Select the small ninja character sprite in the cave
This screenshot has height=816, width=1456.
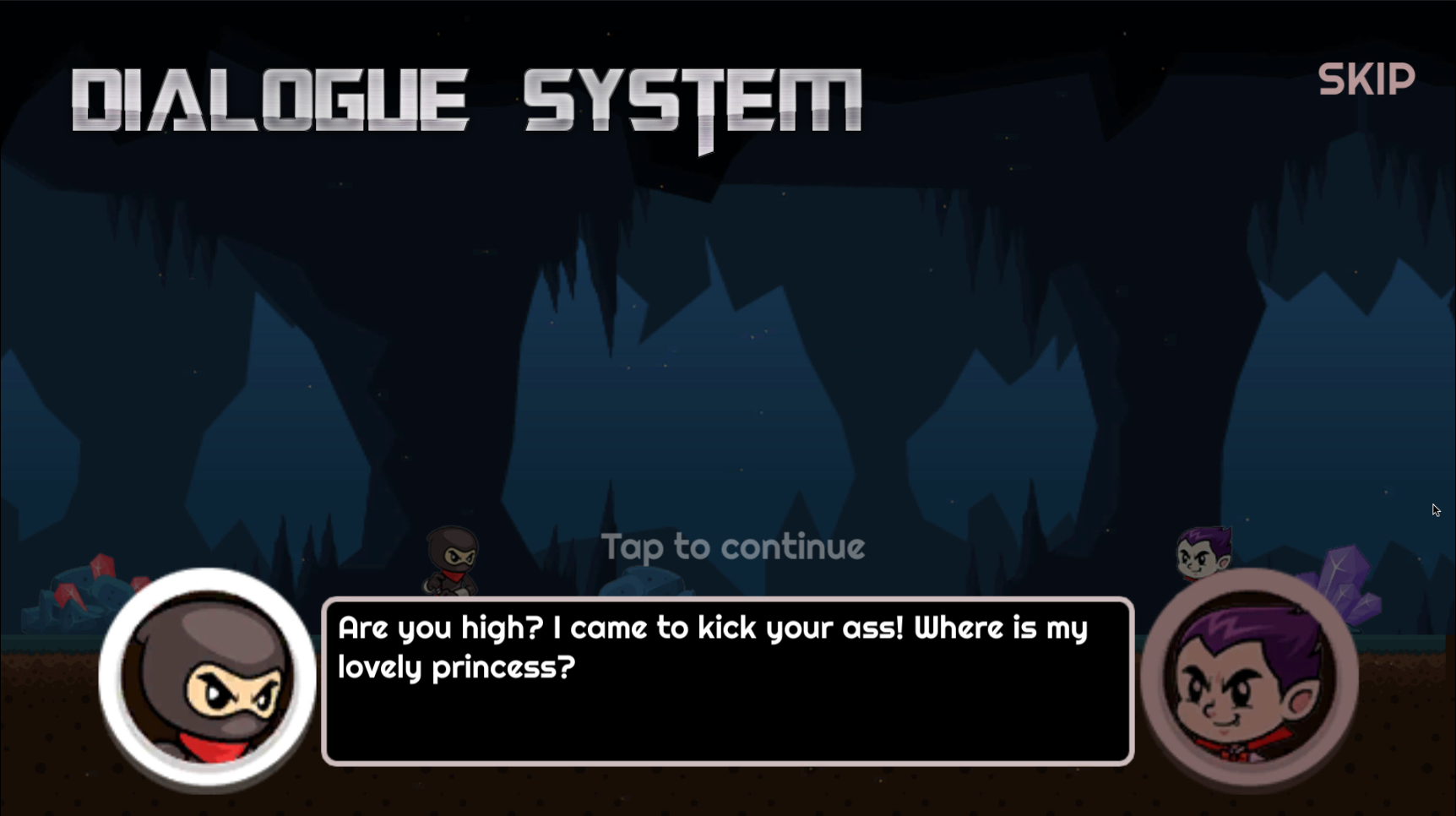point(452,558)
